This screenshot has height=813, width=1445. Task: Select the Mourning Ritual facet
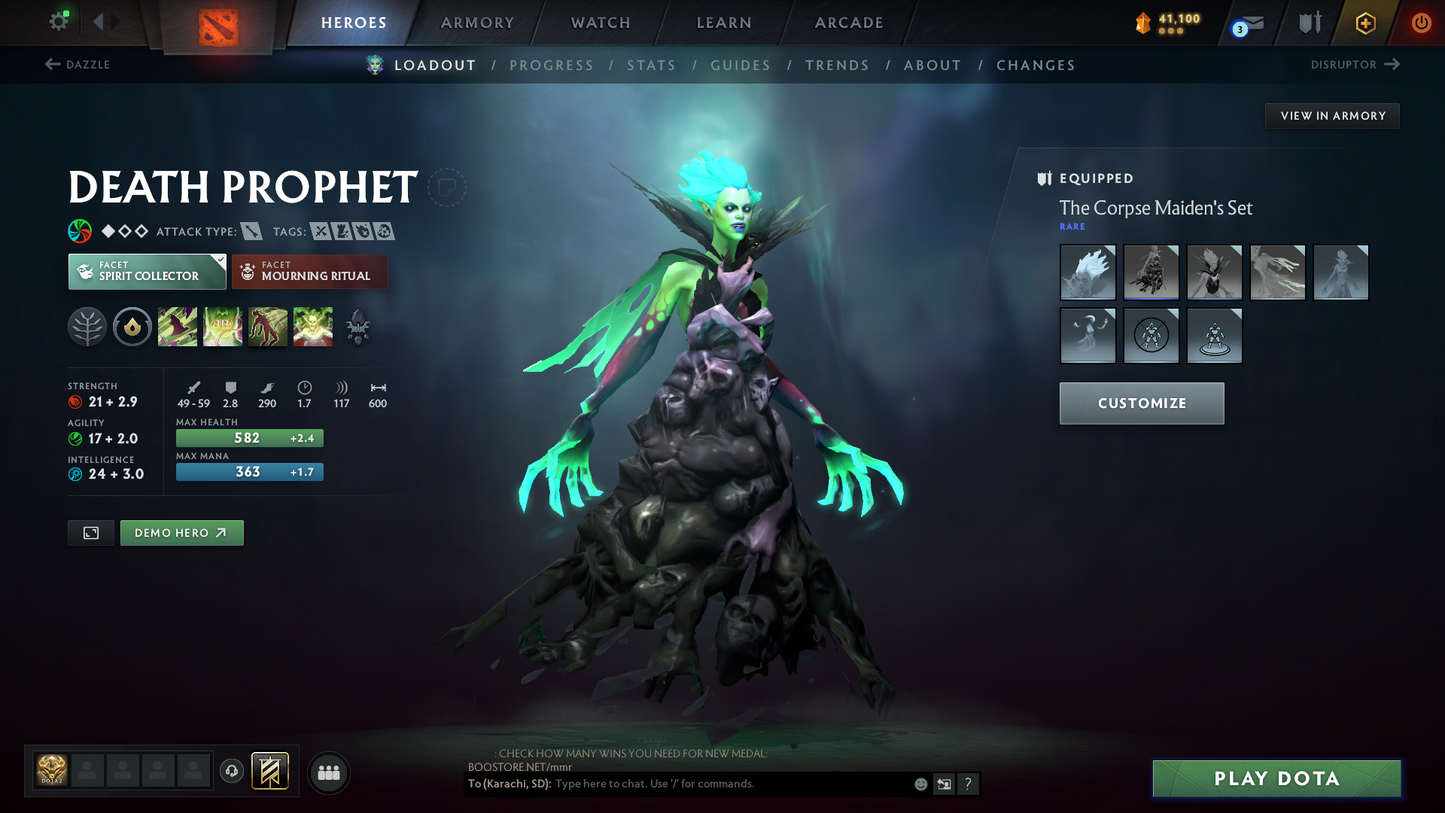[309, 271]
